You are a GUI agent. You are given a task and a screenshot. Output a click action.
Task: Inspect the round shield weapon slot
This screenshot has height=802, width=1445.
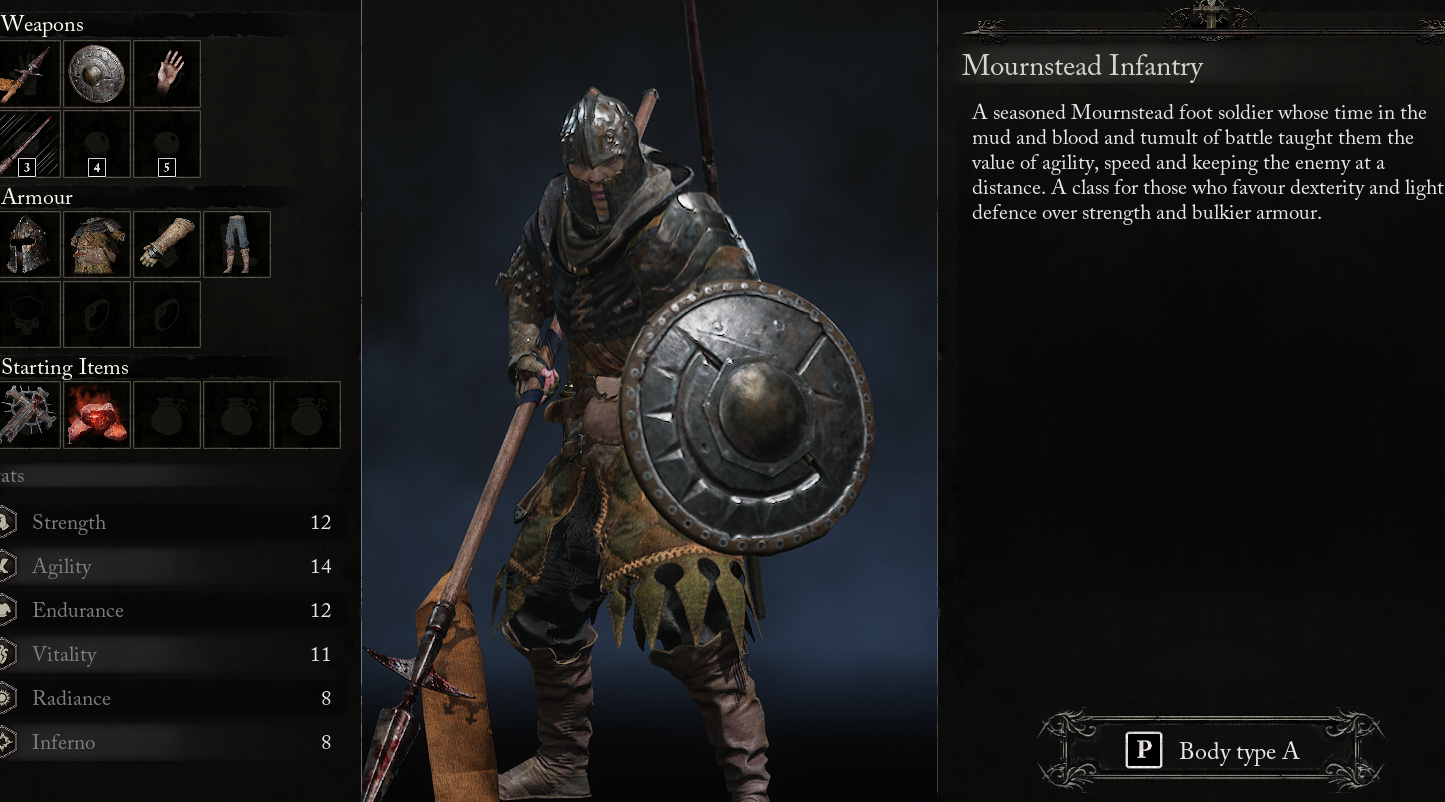tap(96, 73)
